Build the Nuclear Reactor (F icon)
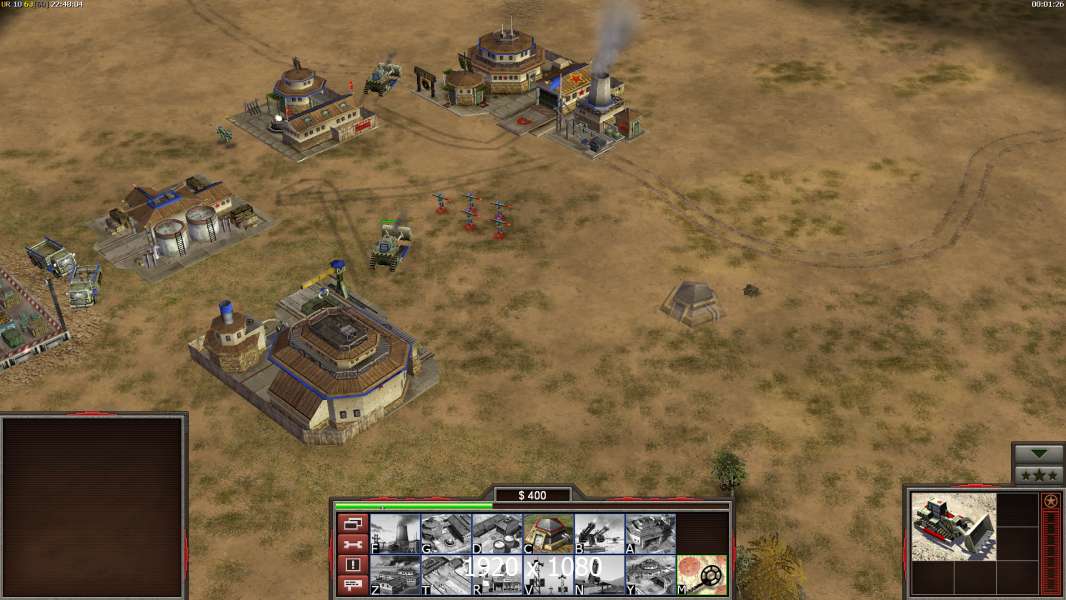Viewport: 1066px width, 600px height. tap(395, 534)
